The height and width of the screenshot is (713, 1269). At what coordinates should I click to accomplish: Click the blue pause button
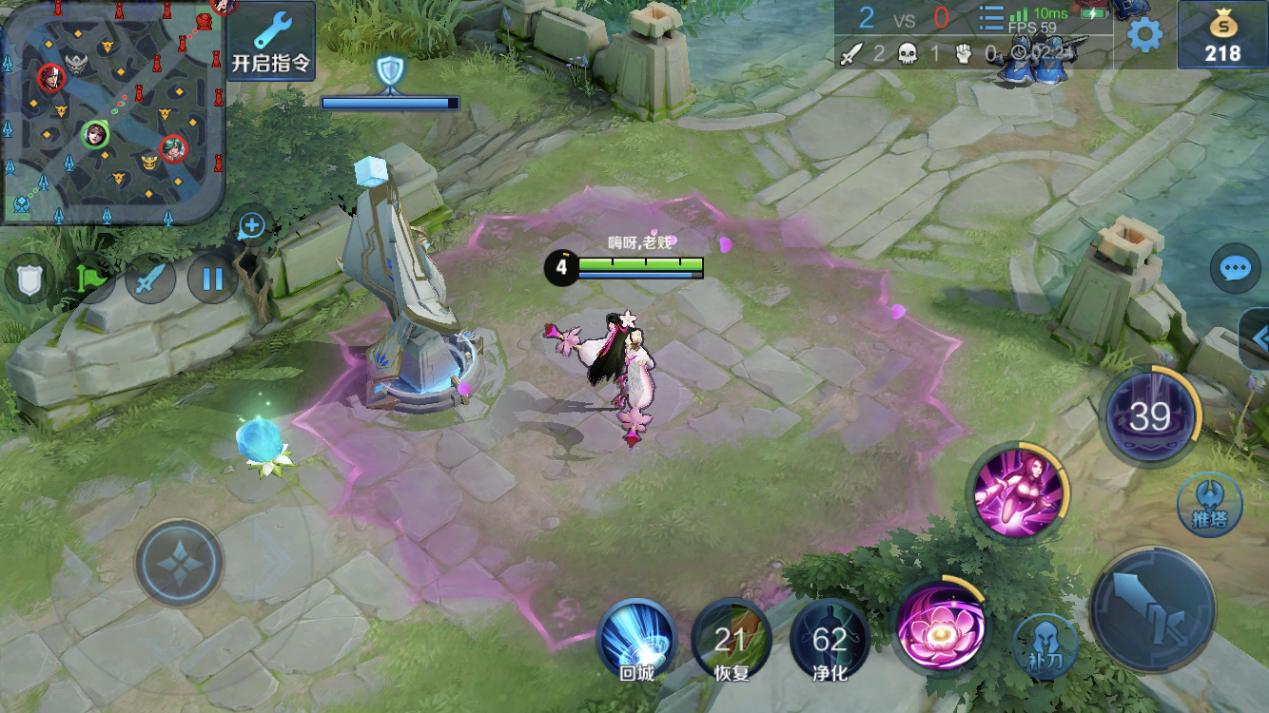click(x=212, y=278)
